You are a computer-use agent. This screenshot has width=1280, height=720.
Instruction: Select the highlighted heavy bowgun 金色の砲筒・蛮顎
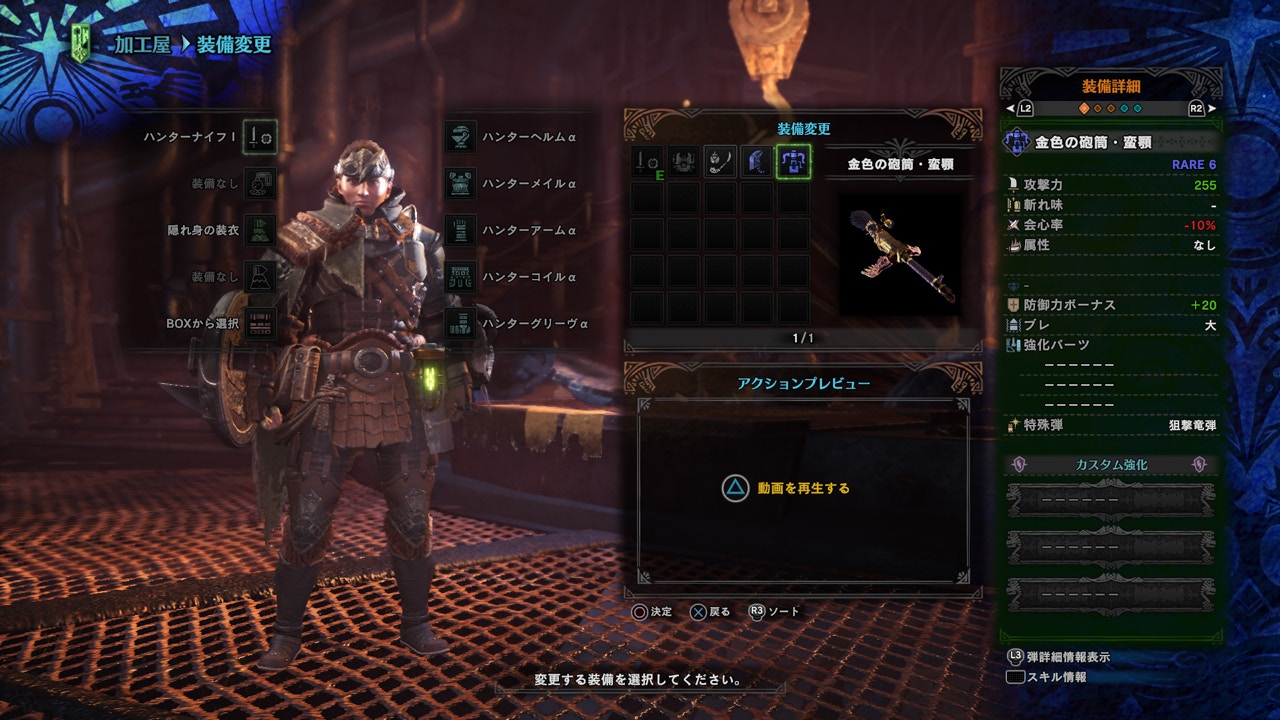coord(793,162)
